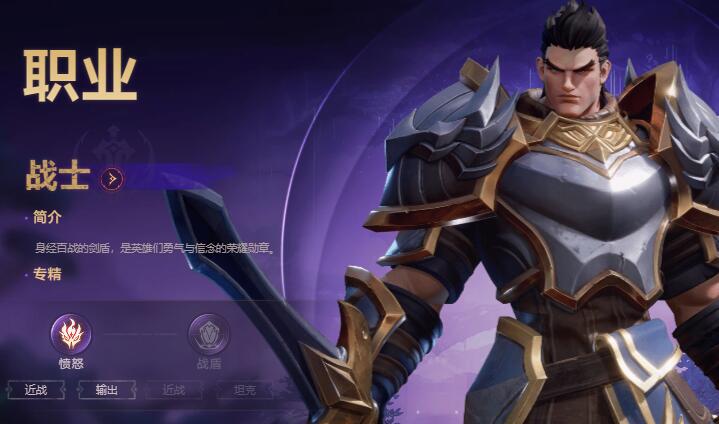Click the arrow button beside 战士
Viewport: 719px width, 424px height.
(113, 179)
